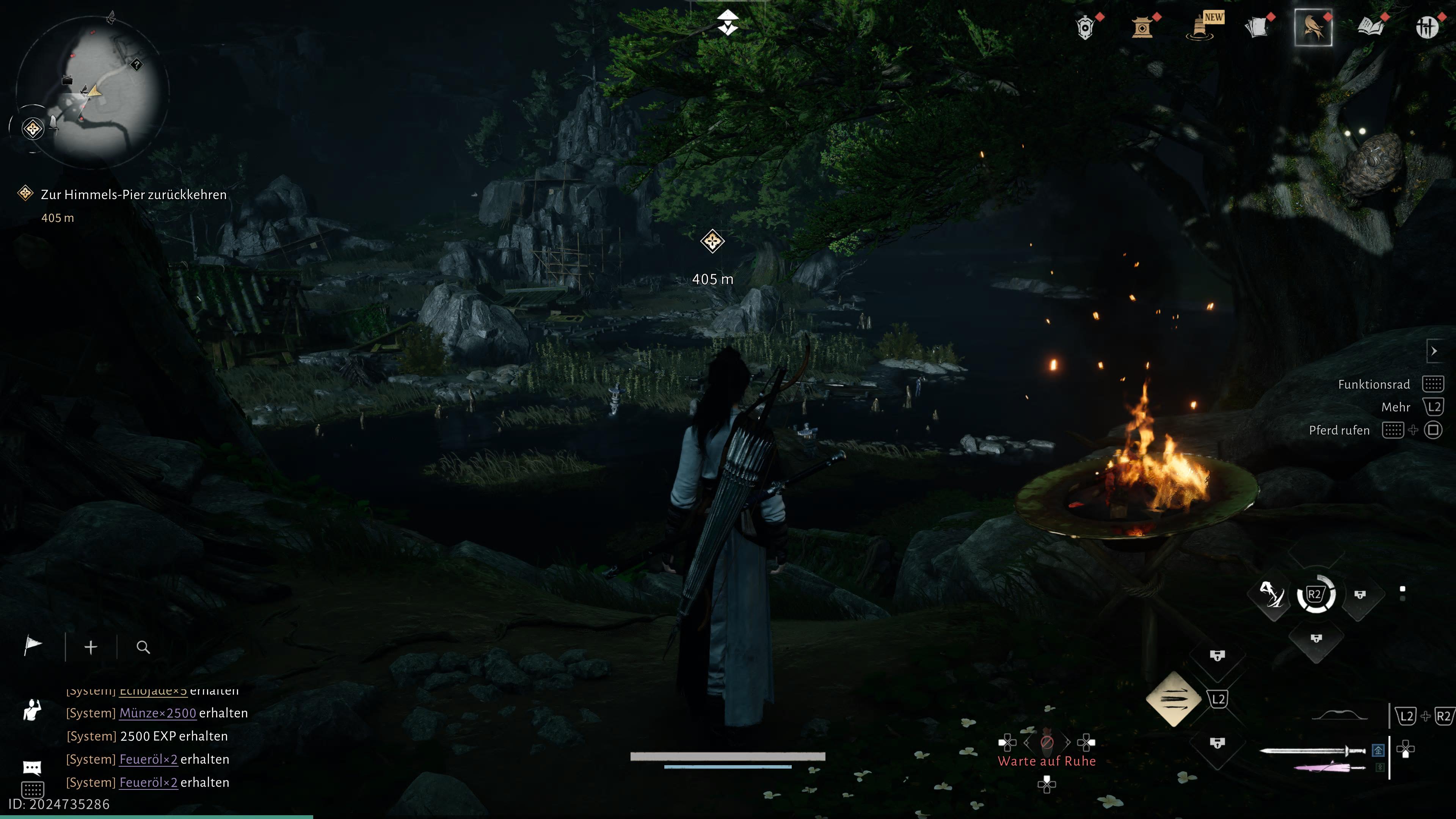Expand the side panel with the arrow
Viewport: 1456px width, 819px height.
pos(1434,351)
